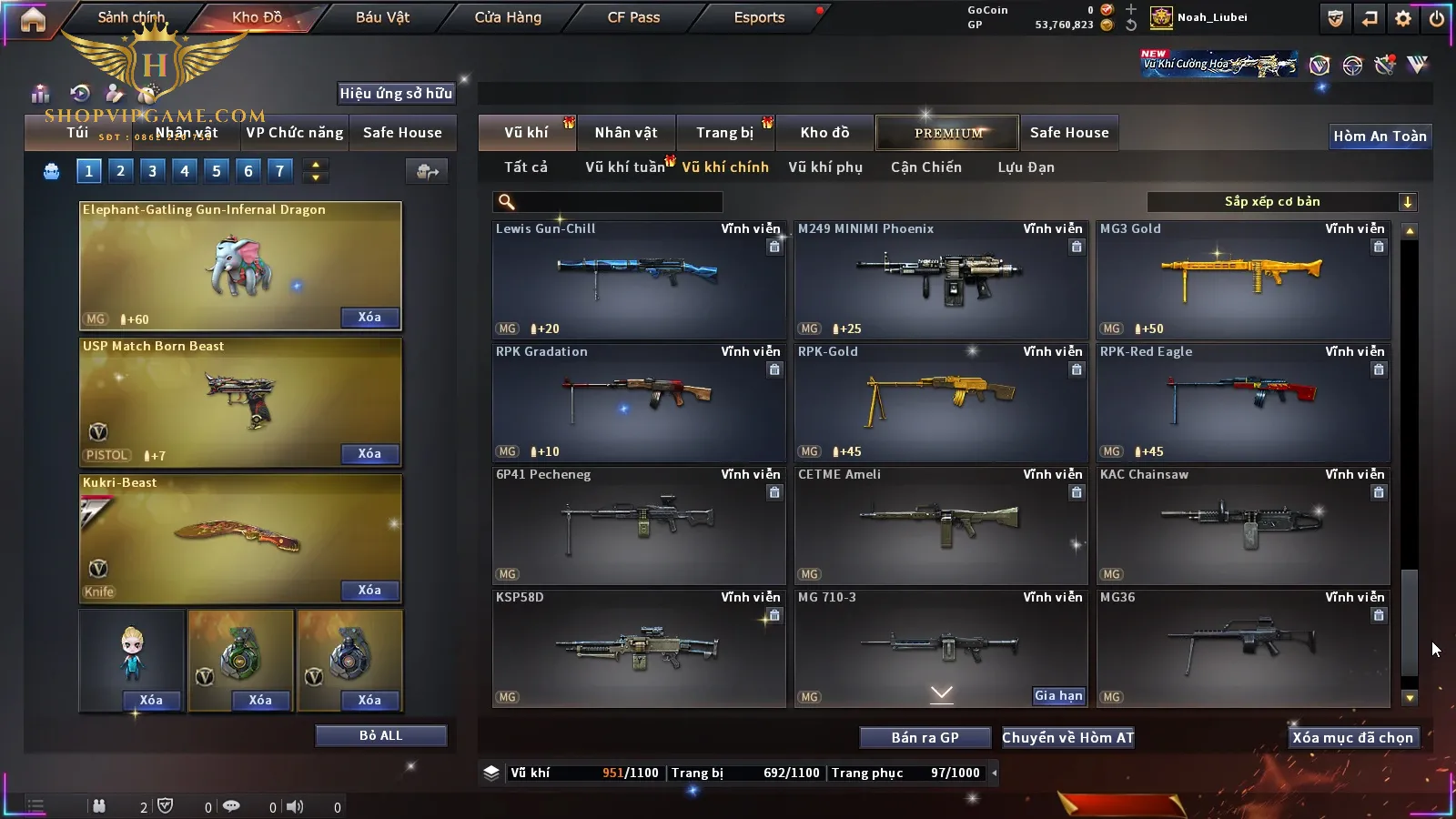The width and height of the screenshot is (1456, 819).
Task: Click Chuyển về Hòm AT button
Action: [x=1068, y=738]
